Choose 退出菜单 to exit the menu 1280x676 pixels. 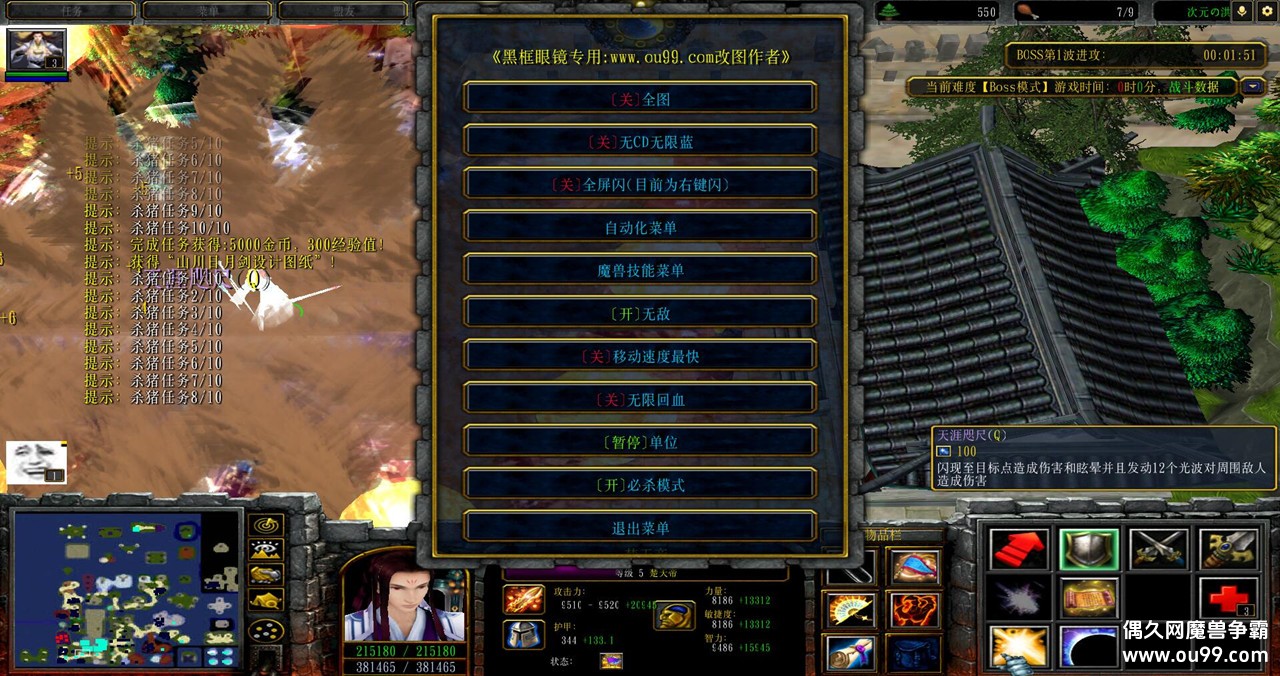[x=640, y=528]
